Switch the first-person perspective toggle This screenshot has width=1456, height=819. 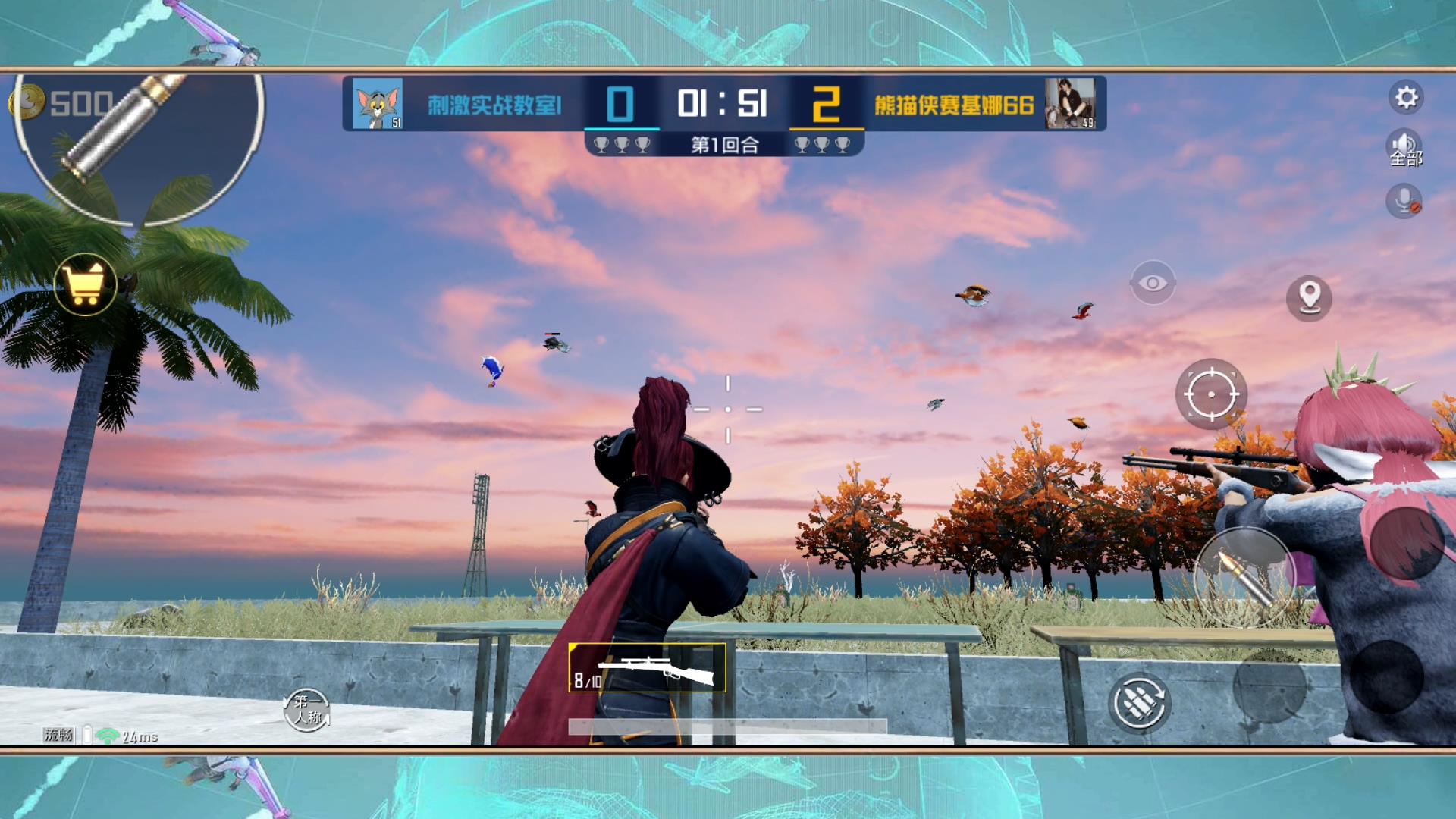coord(307,710)
